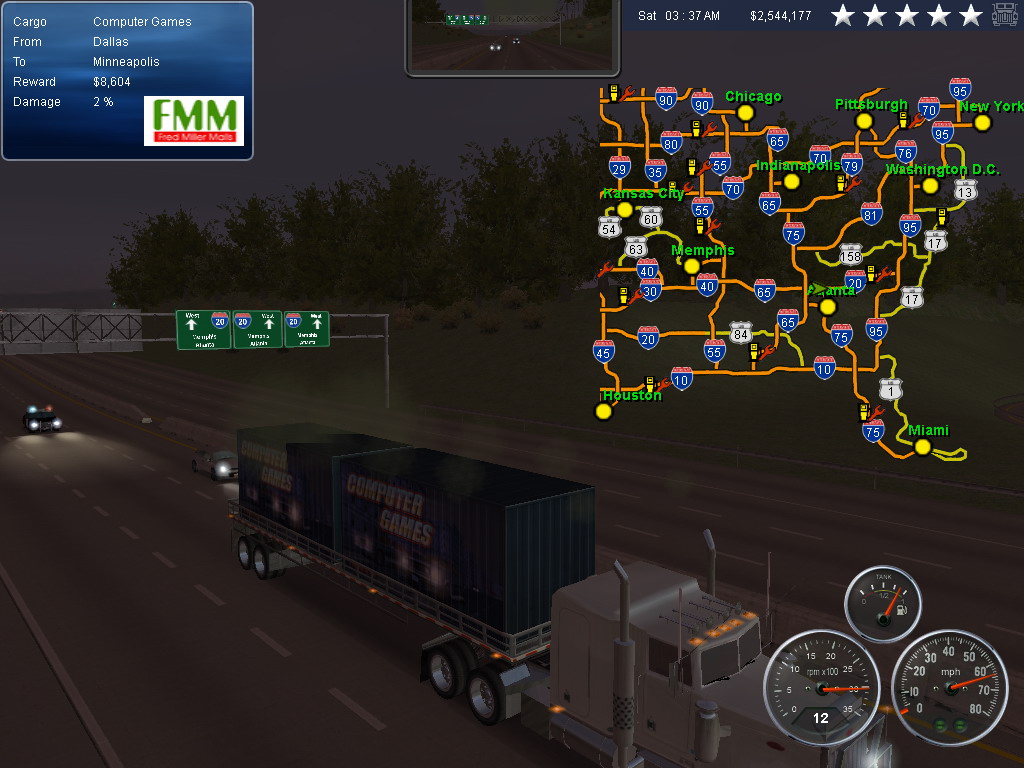Pick the Indianapolis city dot on the map
The height and width of the screenshot is (768, 1024).
[x=792, y=181]
